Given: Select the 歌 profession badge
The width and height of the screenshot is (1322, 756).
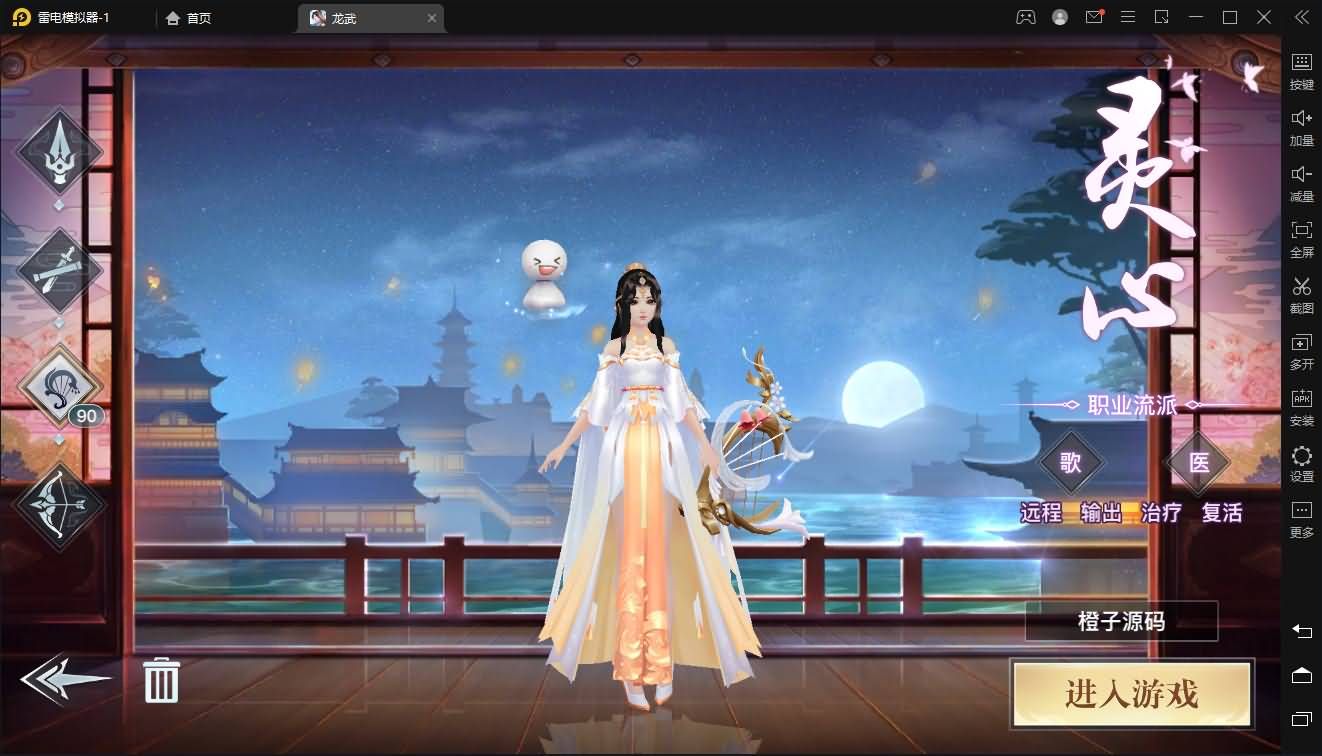Looking at the screenshot, I should tap(1074, 463).
